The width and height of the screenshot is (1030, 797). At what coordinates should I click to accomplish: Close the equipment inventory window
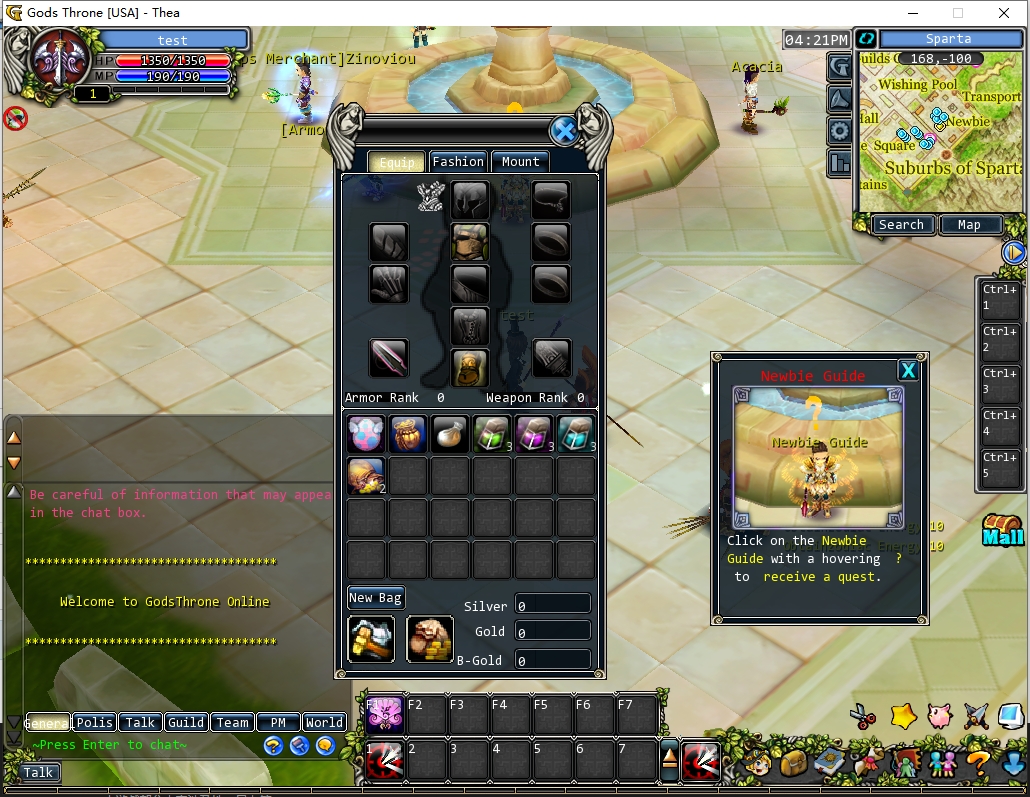tap(564, 131)
